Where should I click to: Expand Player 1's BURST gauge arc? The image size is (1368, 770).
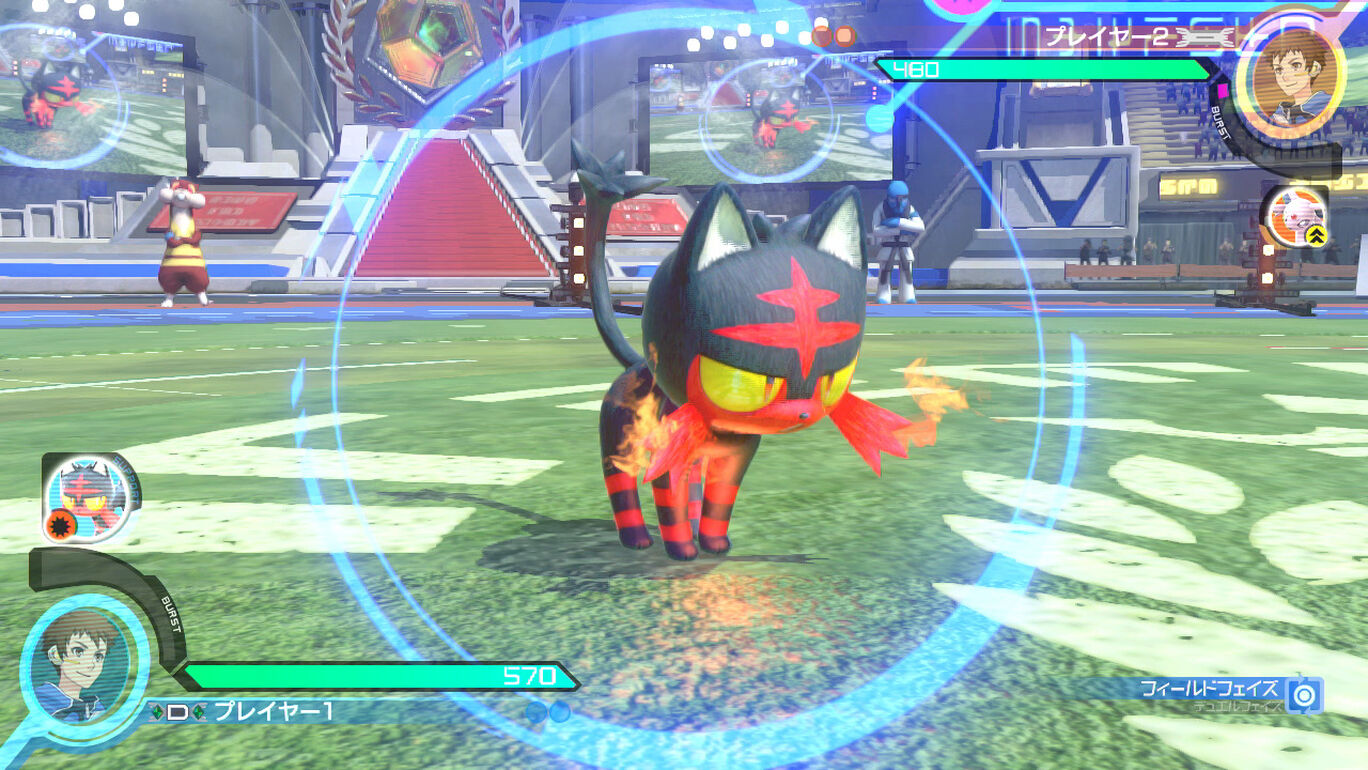[x=172, y=617]
